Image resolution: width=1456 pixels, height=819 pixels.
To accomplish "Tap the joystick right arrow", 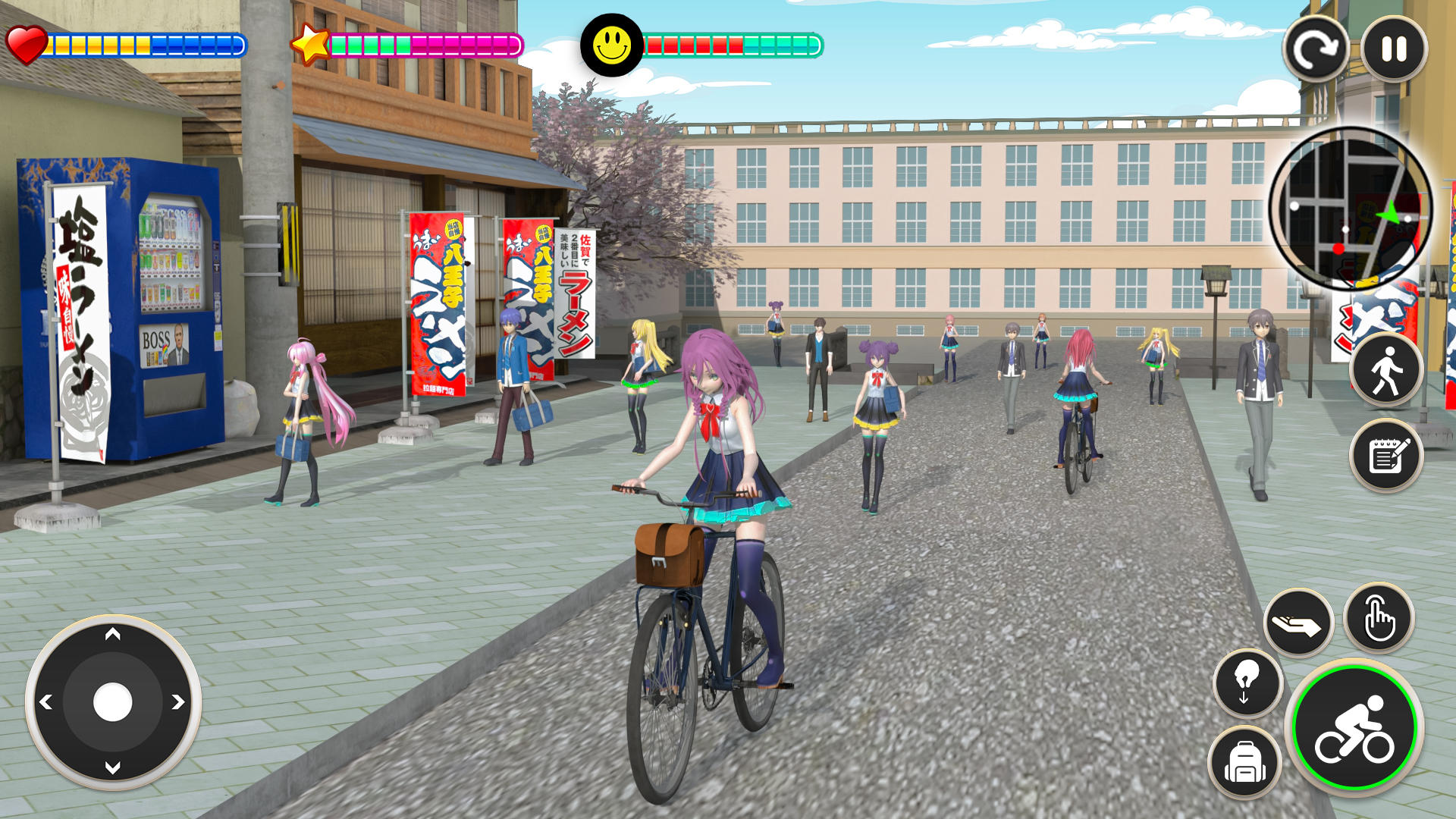I will pyautogui.click(x=178, y=702).
